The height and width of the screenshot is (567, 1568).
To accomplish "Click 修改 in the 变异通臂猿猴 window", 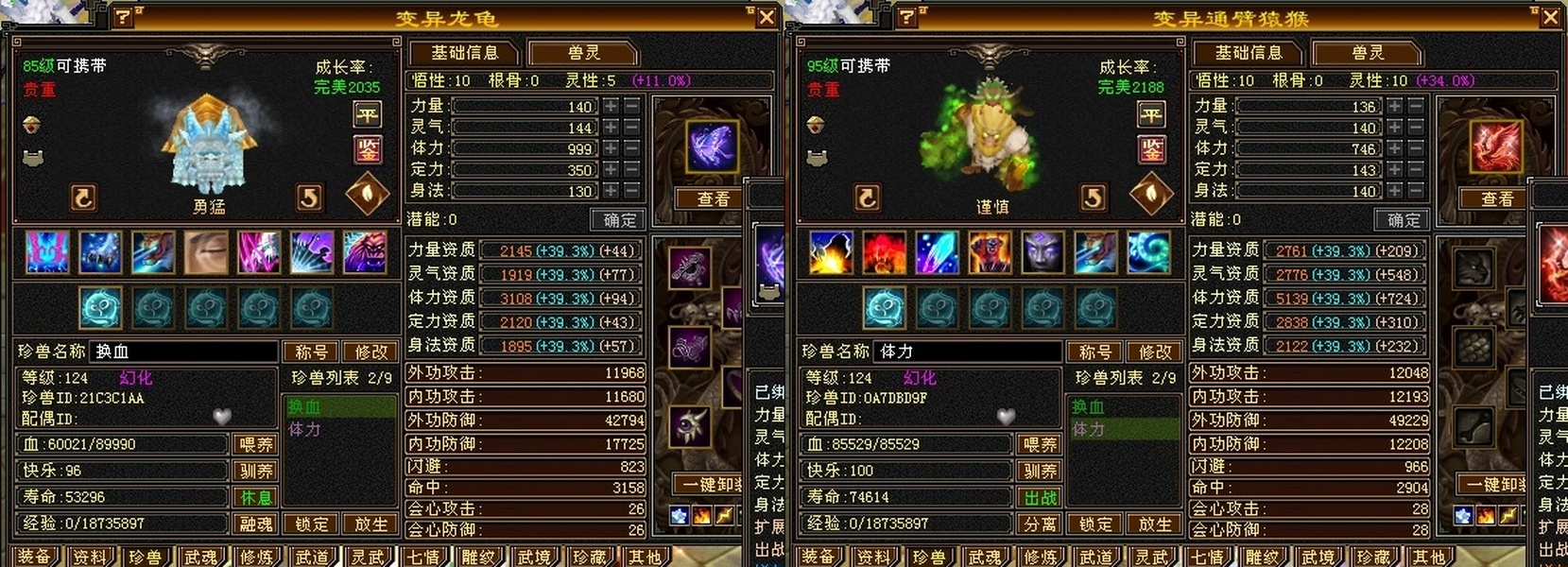I will (1154, 352).
